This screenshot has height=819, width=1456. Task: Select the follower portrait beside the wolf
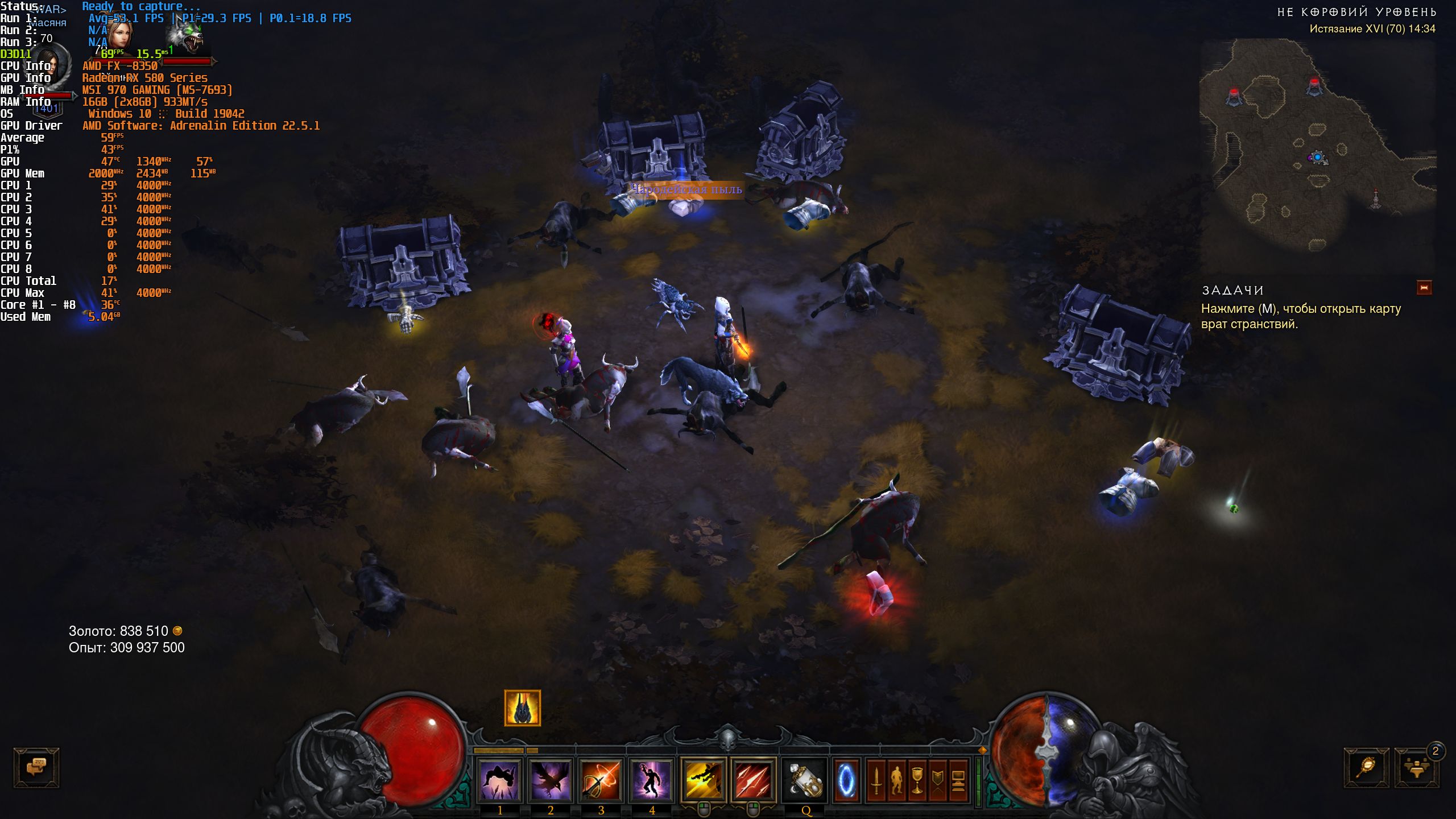pyautogui.click(x=120, y=35)
